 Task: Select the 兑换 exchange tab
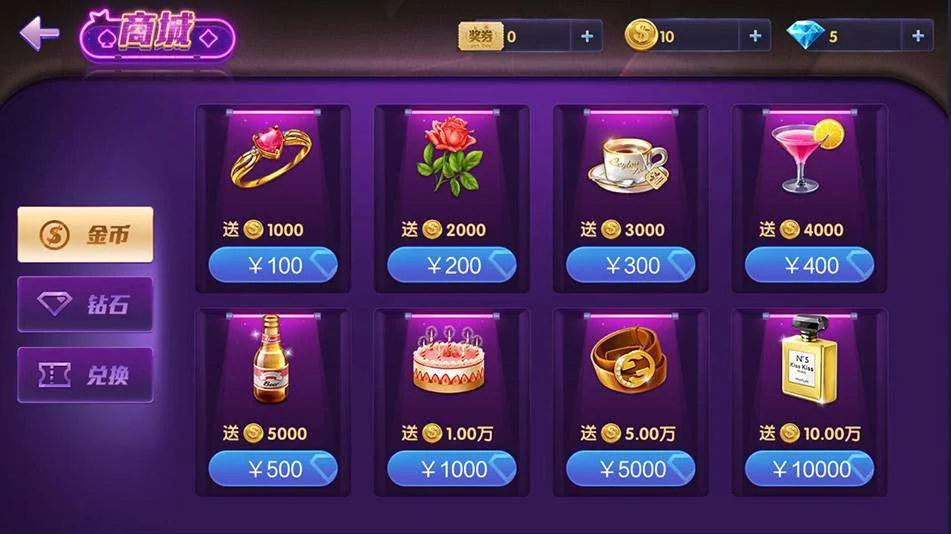tap(86, 375)
